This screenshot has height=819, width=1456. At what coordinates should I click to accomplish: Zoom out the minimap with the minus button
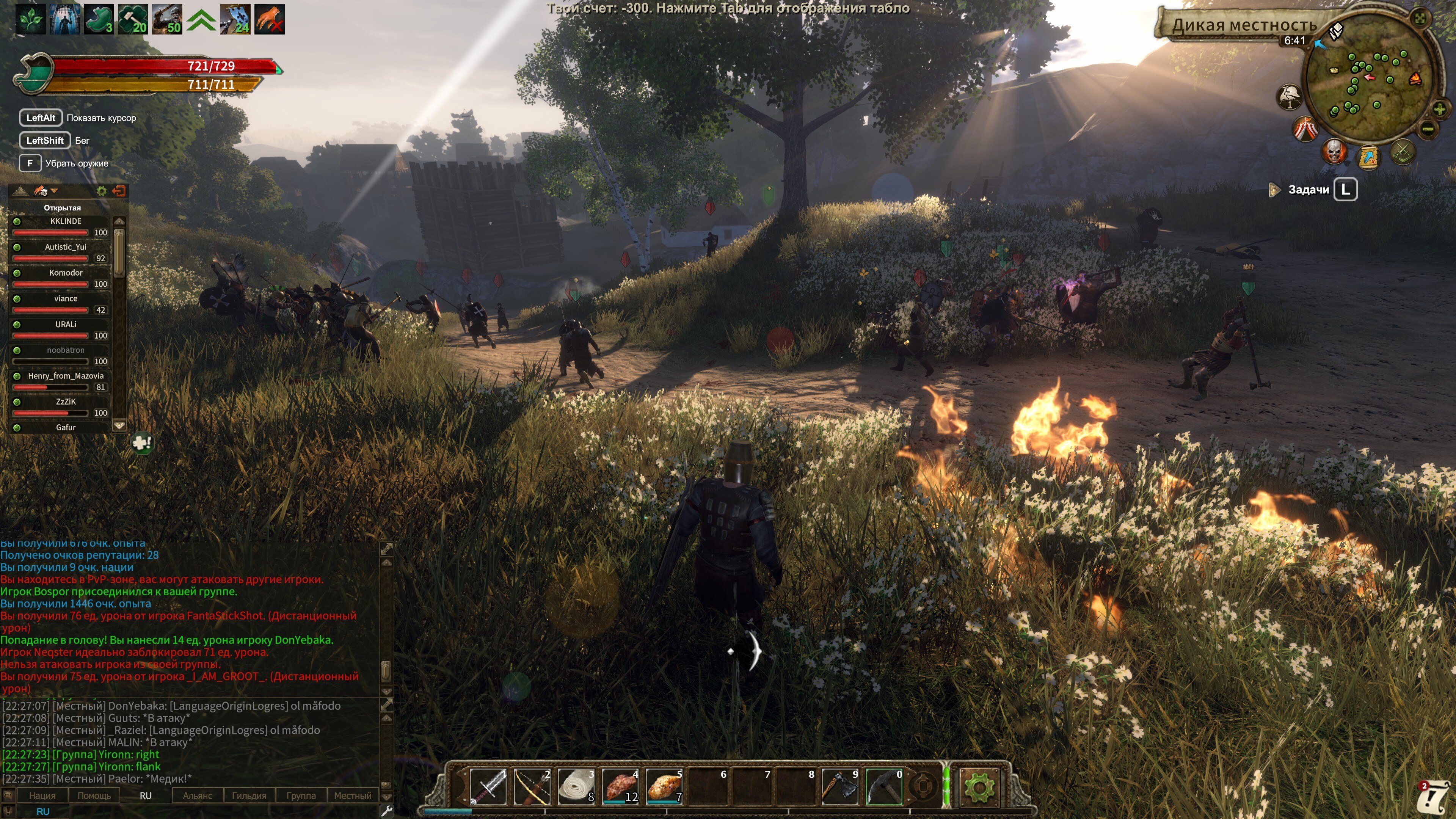click(x=1428, y=129)
